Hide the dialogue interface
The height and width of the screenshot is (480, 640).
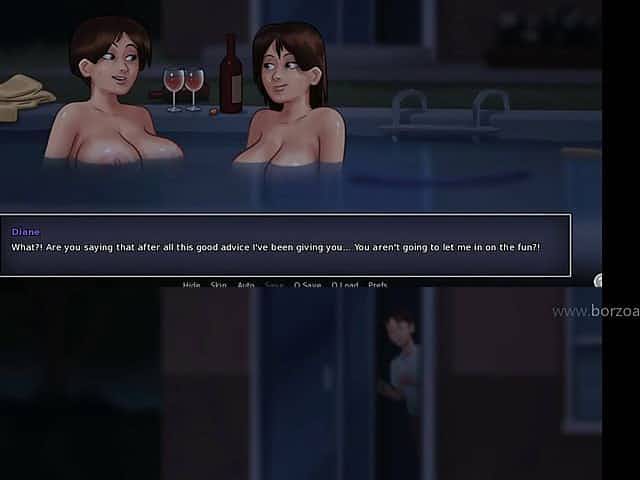tap(191, 285)
